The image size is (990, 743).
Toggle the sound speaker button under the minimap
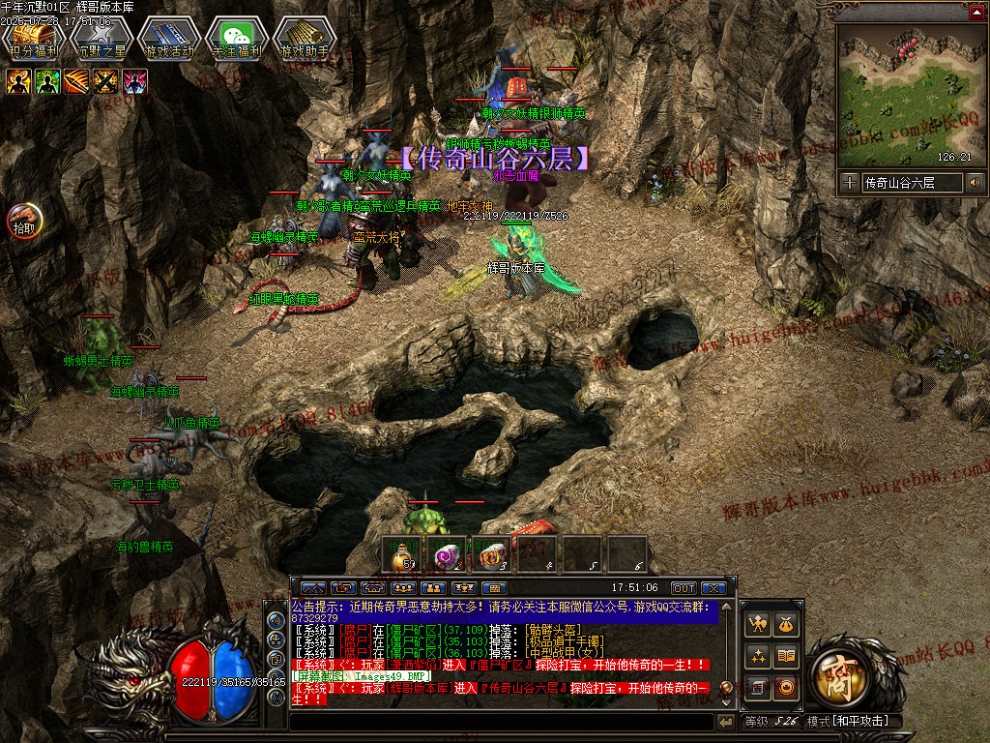tap(974, 182)
